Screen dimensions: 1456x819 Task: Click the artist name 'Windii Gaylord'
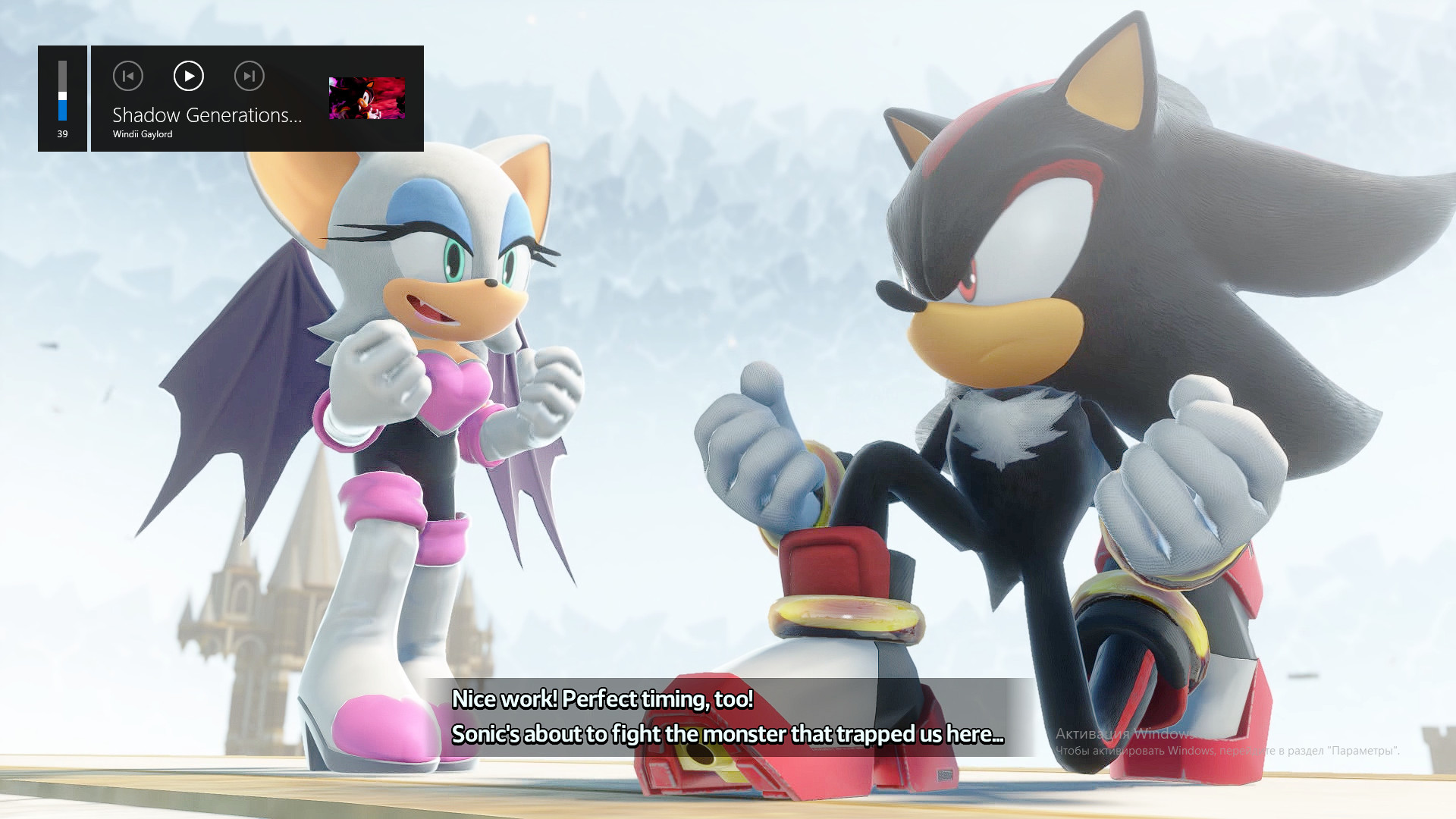(142, 133)
